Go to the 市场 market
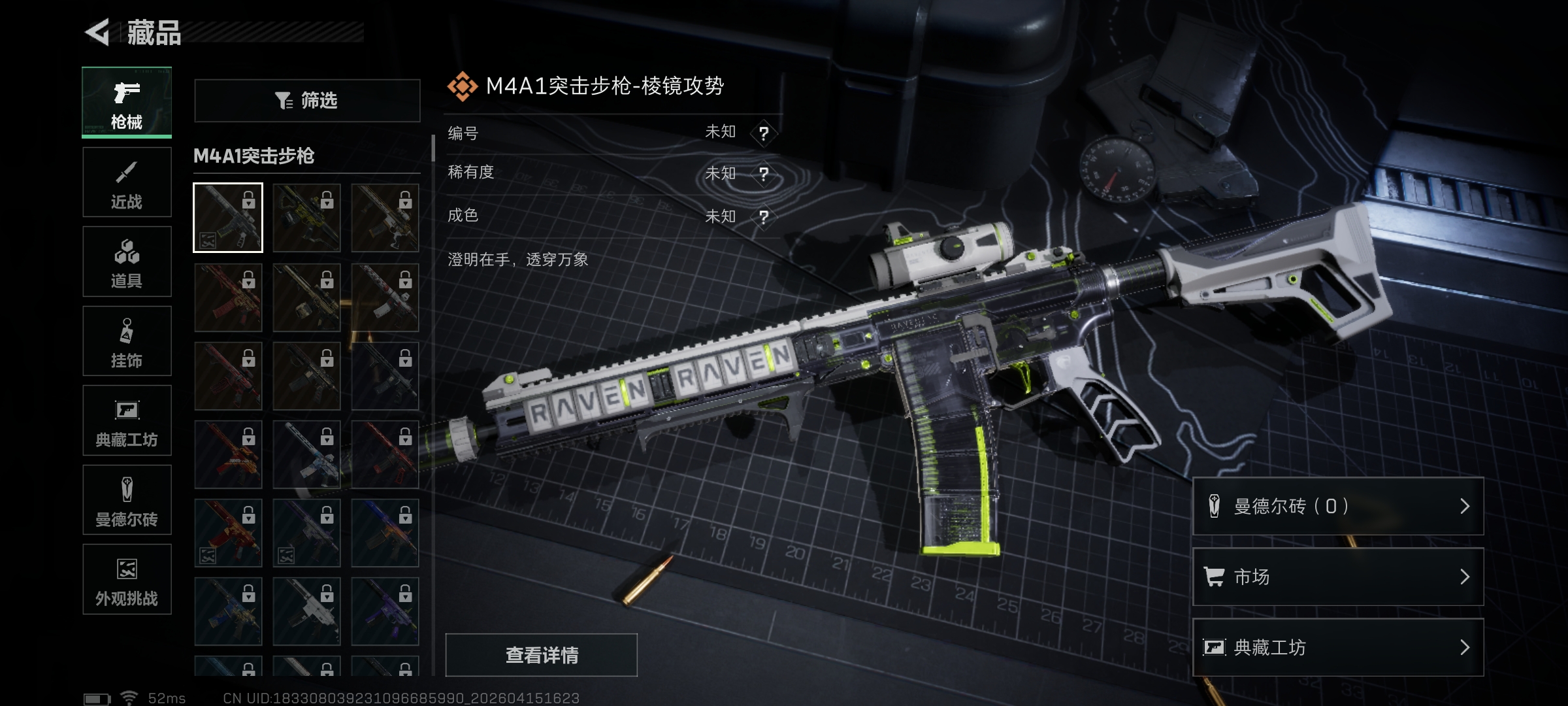 (1337, 577)
